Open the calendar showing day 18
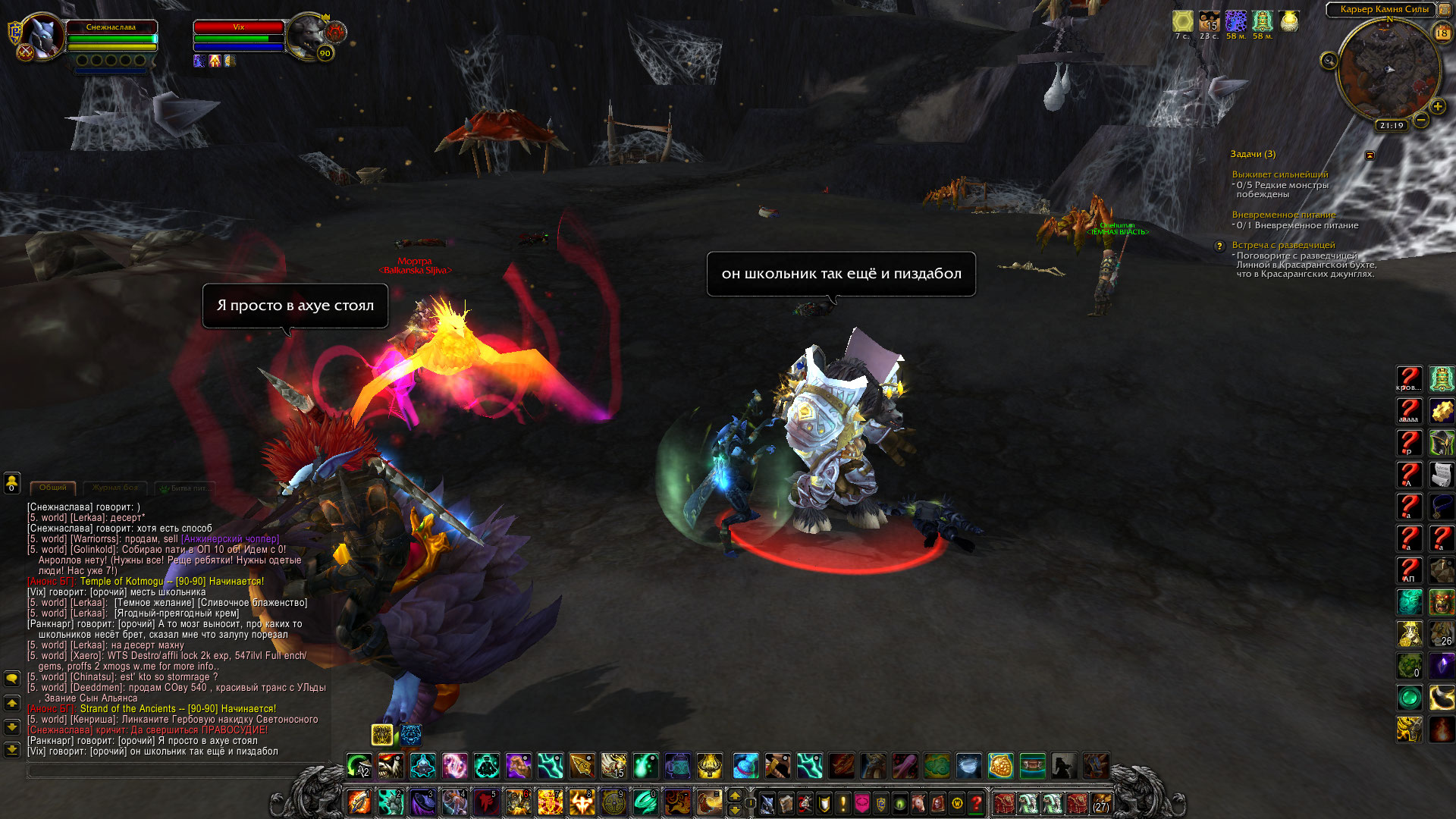 1442,33
